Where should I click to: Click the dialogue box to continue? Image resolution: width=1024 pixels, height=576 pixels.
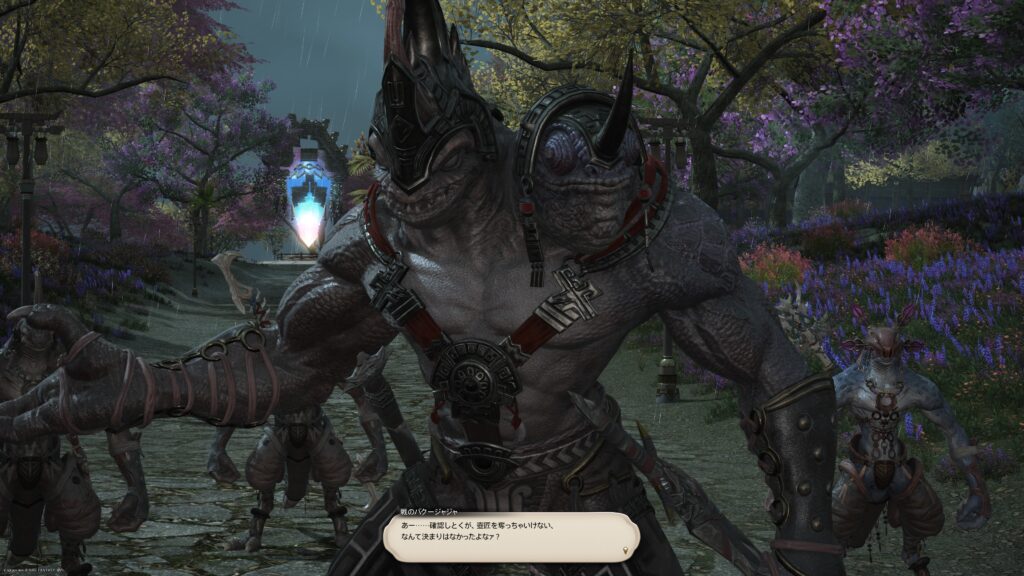click(511, 535)
